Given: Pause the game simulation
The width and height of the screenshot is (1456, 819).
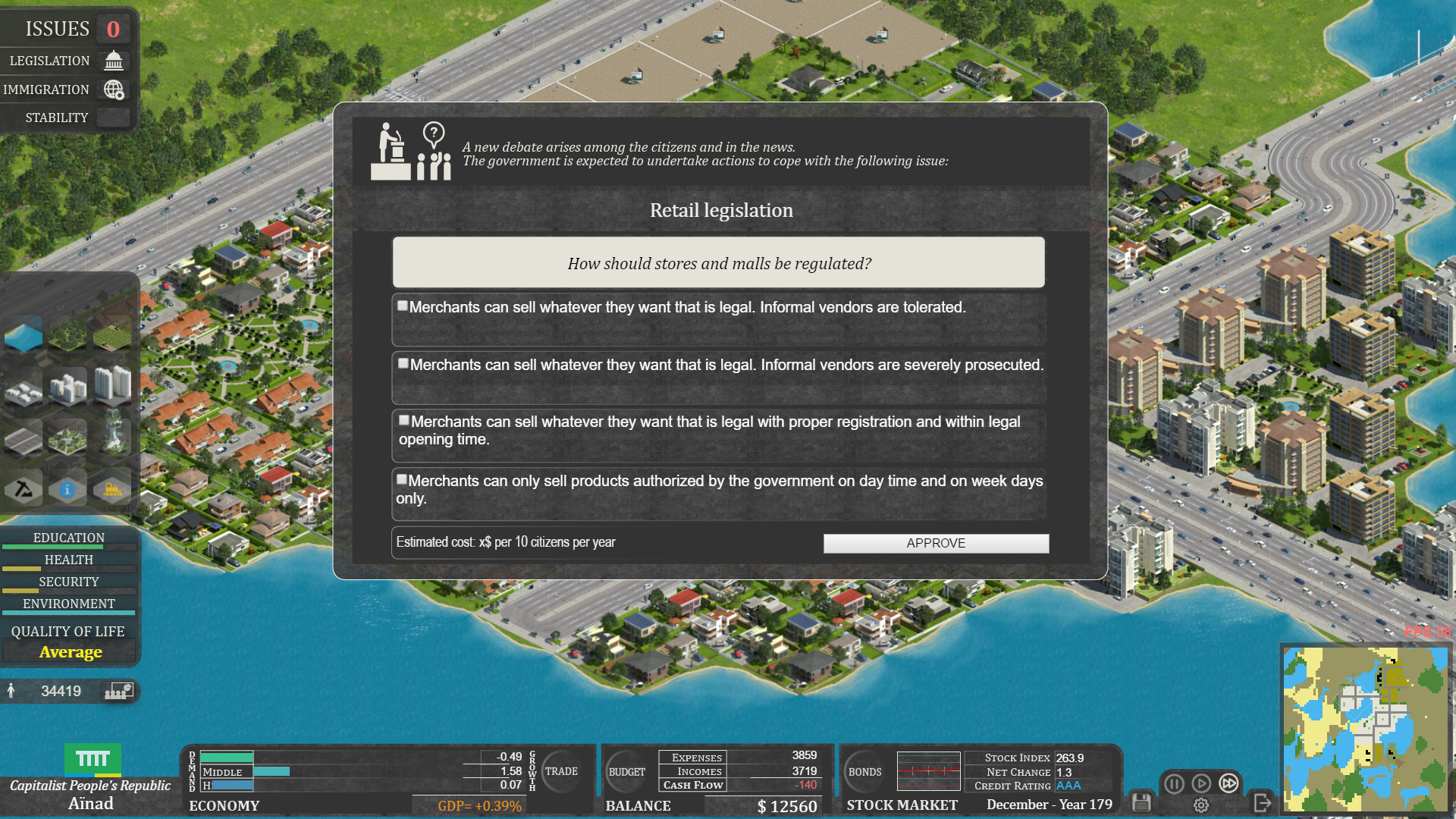Looking at the screenshot, I should click(x=1173, y=783).
